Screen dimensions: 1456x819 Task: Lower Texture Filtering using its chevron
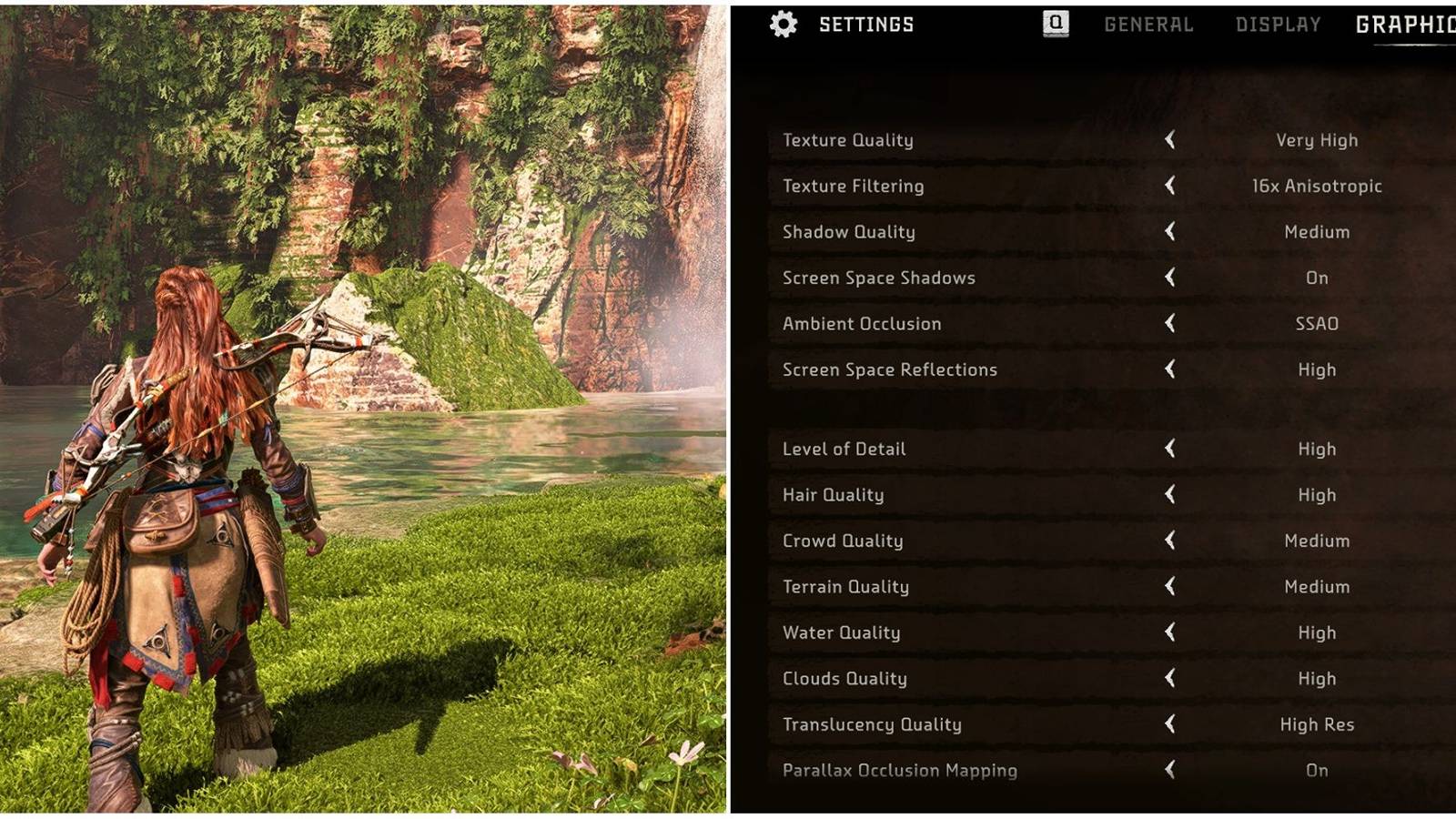pyautogui.click(x=1172, y=186)
